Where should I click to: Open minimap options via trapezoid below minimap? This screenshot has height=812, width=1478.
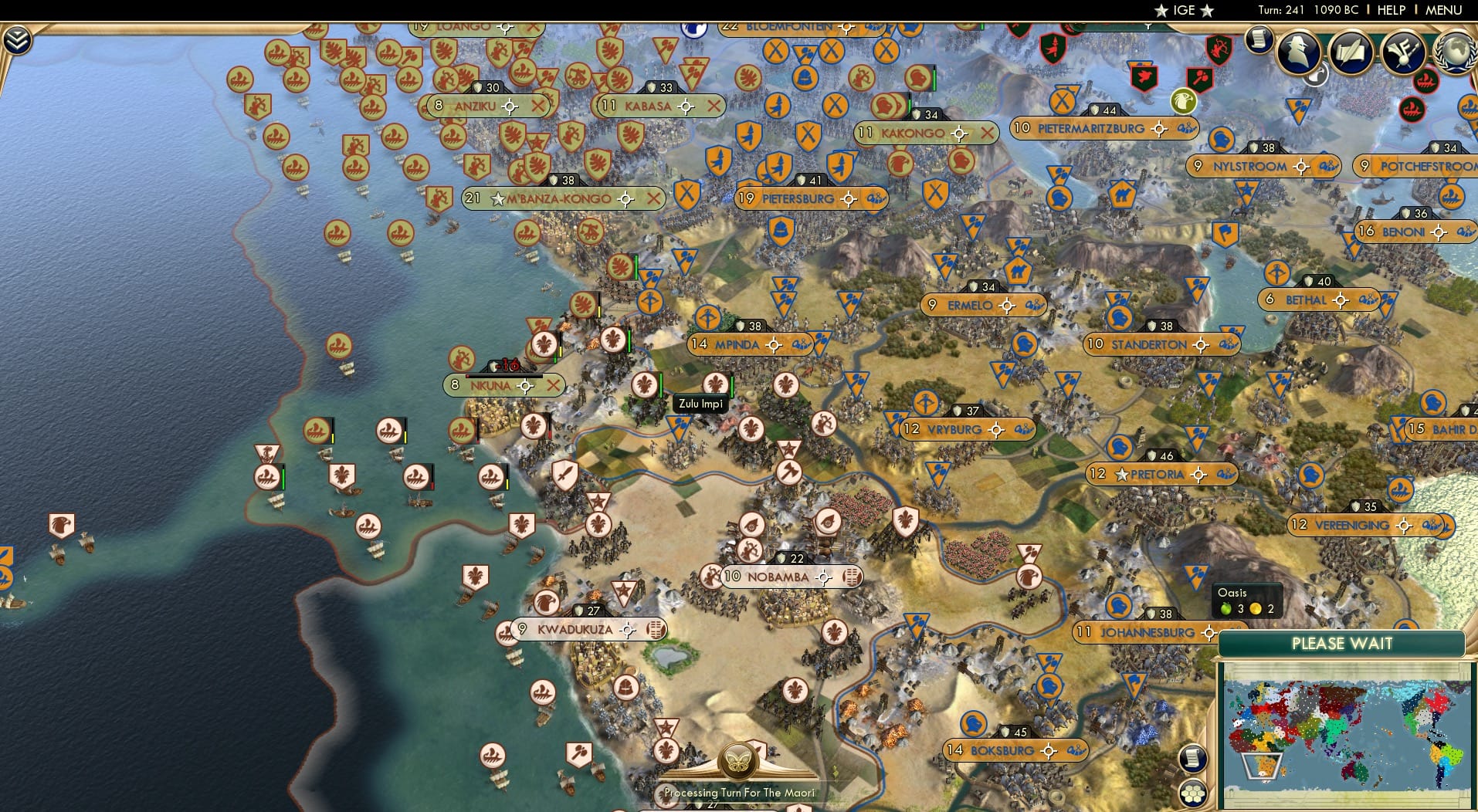click(x=1262, y=766)
